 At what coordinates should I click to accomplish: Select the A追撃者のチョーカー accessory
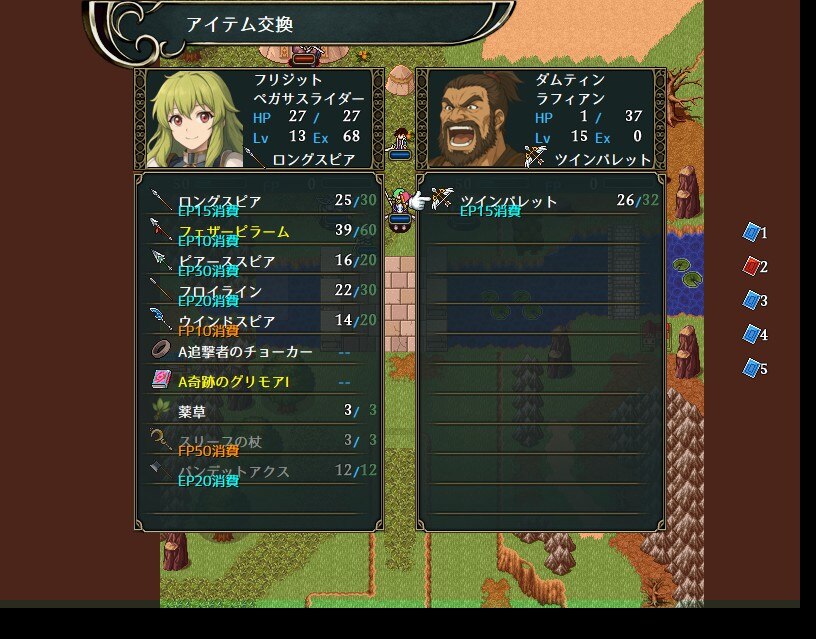[x=258, y=352]
